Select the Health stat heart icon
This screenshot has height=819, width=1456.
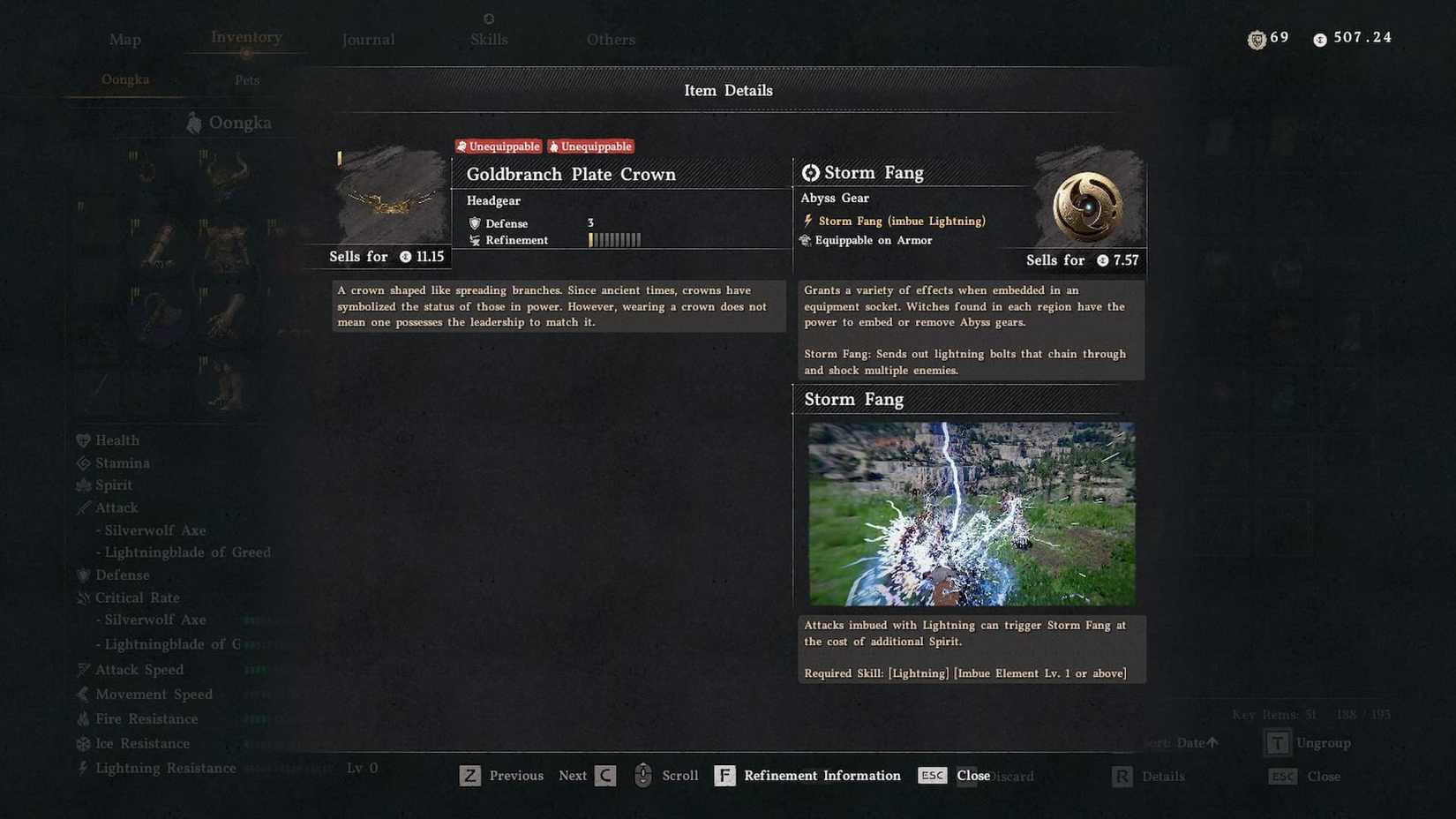pos(83,440)
